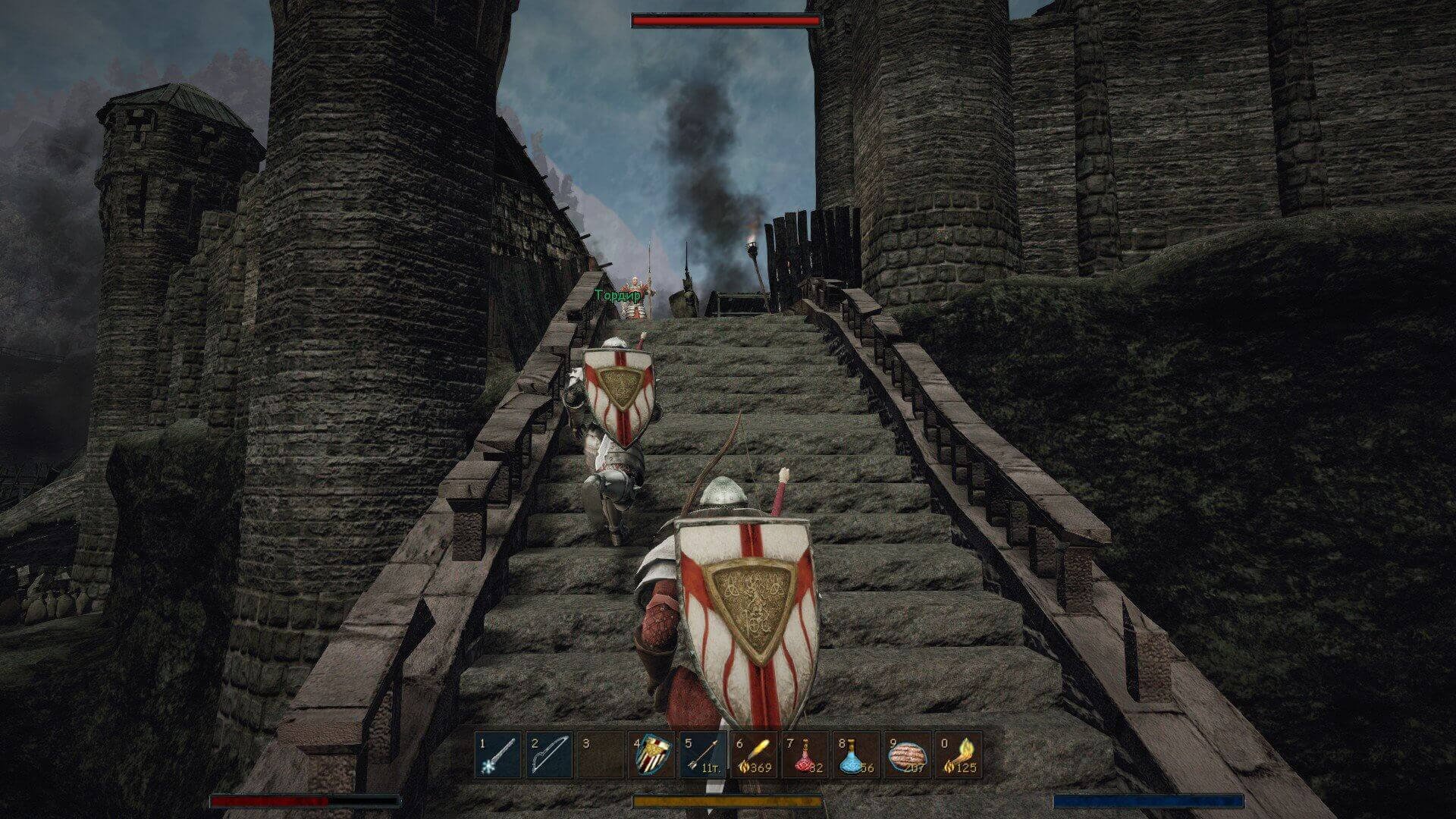Use the flaming torch item in slot 0

(959, 755)
